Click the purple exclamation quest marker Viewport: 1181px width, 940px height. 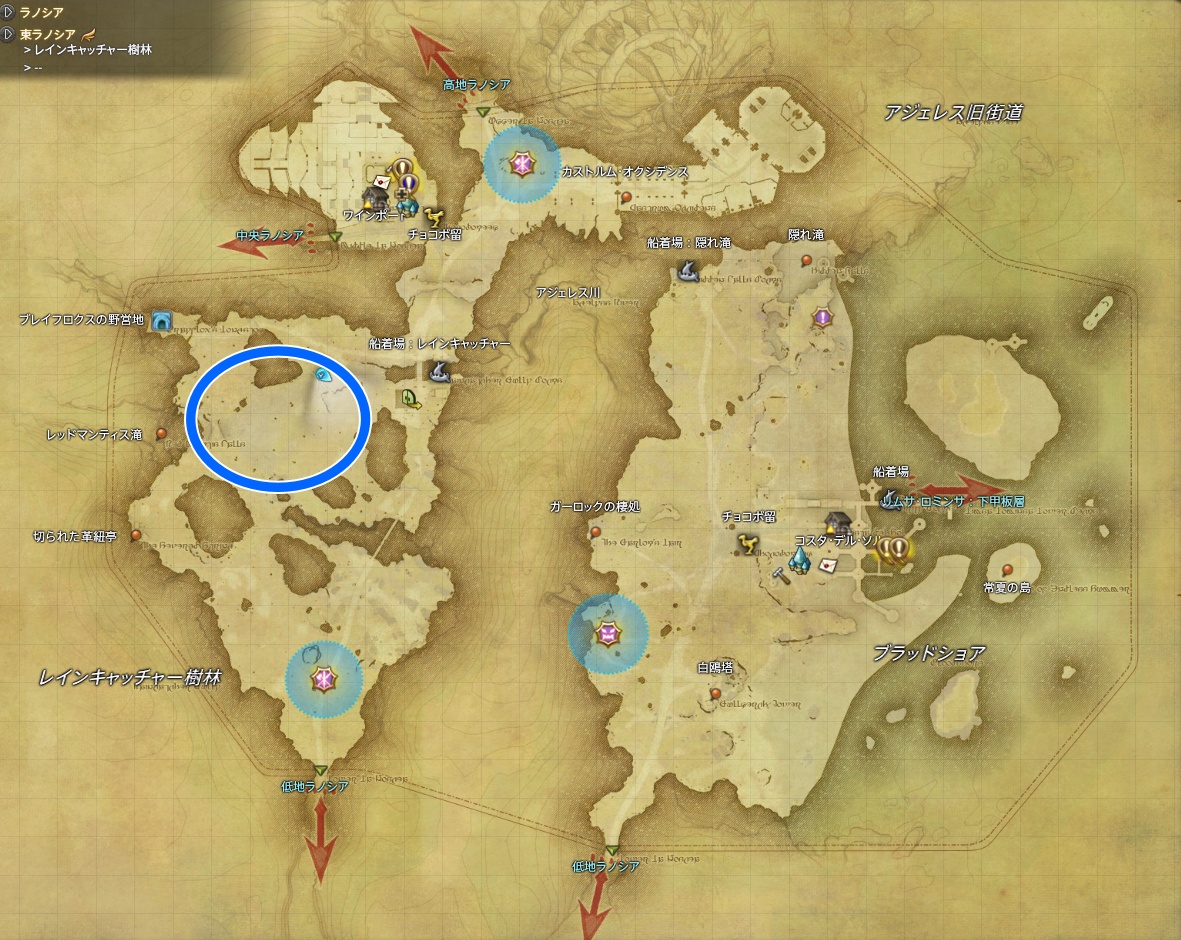[822, 318]
